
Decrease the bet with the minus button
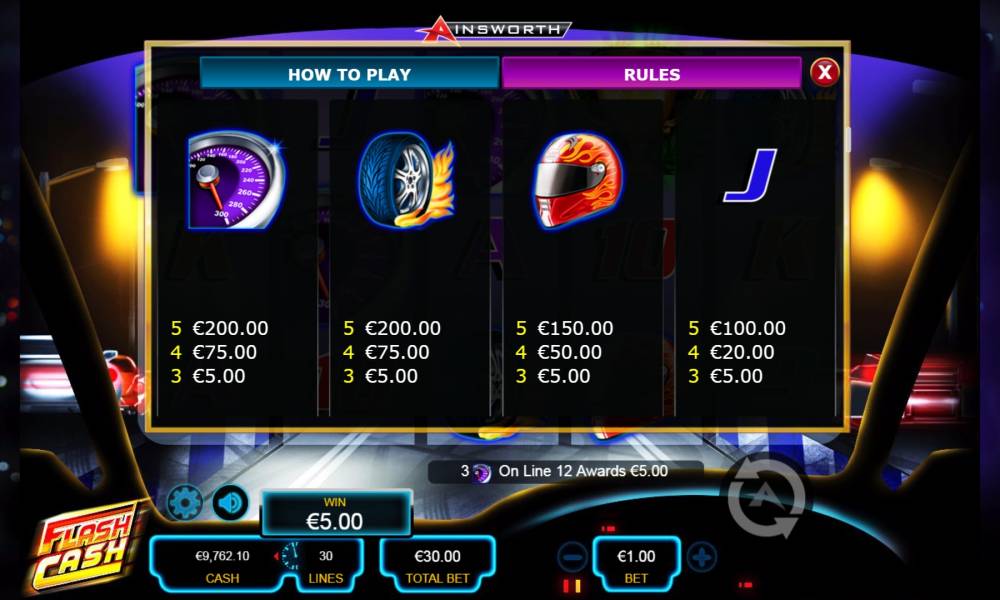click(572, 556)
